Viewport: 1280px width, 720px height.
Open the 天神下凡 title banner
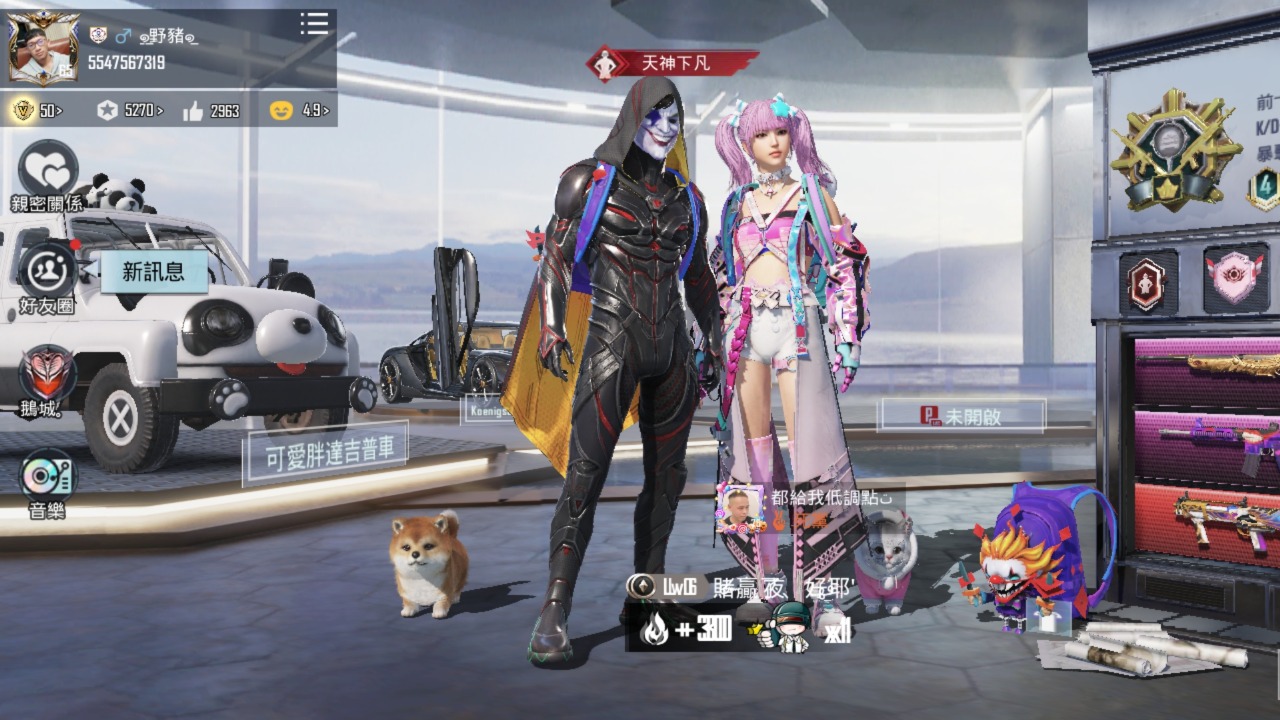click(x=672, y=63)
